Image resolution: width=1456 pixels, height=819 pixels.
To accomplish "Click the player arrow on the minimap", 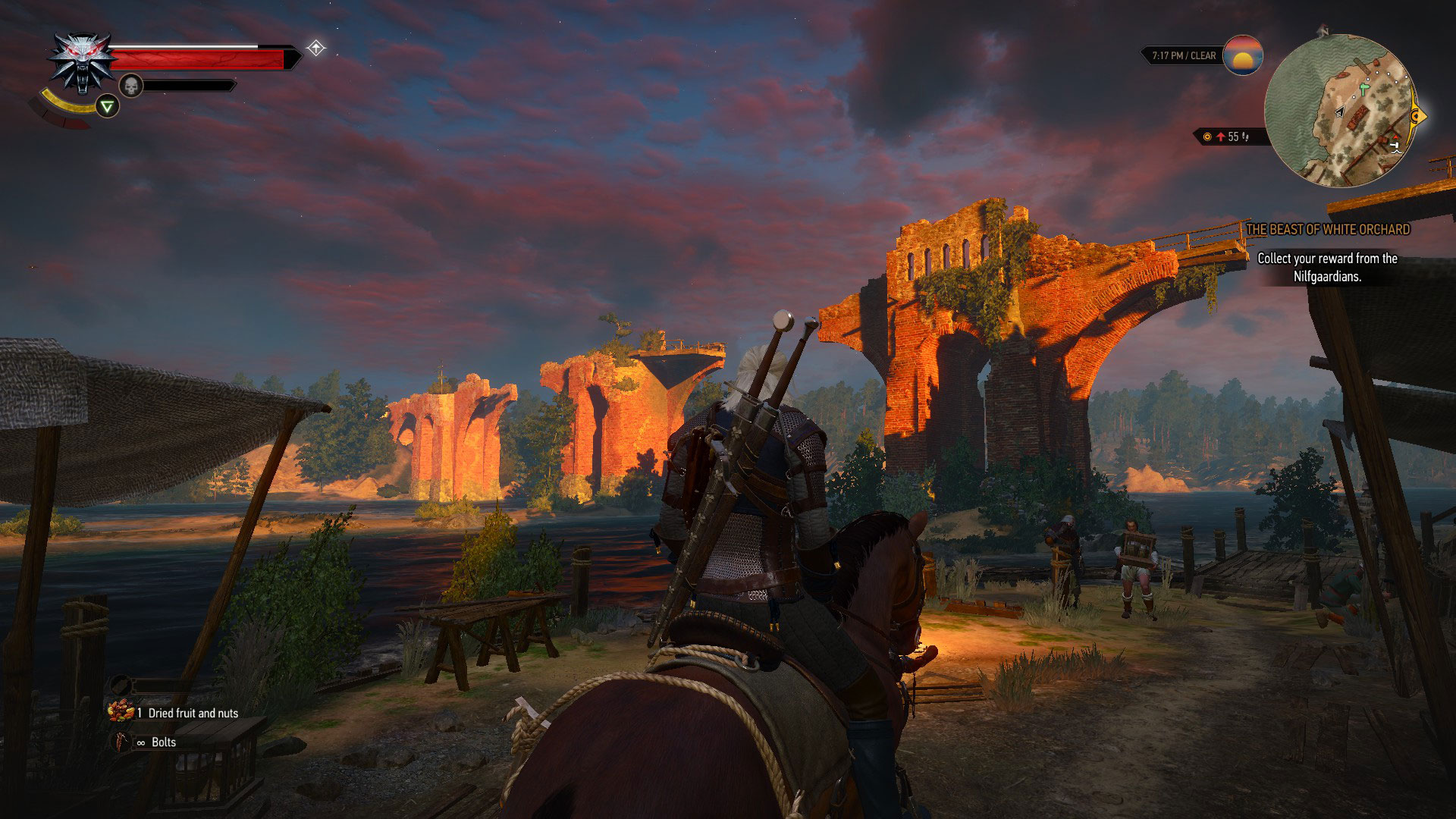I will (x=1339, y=111).
